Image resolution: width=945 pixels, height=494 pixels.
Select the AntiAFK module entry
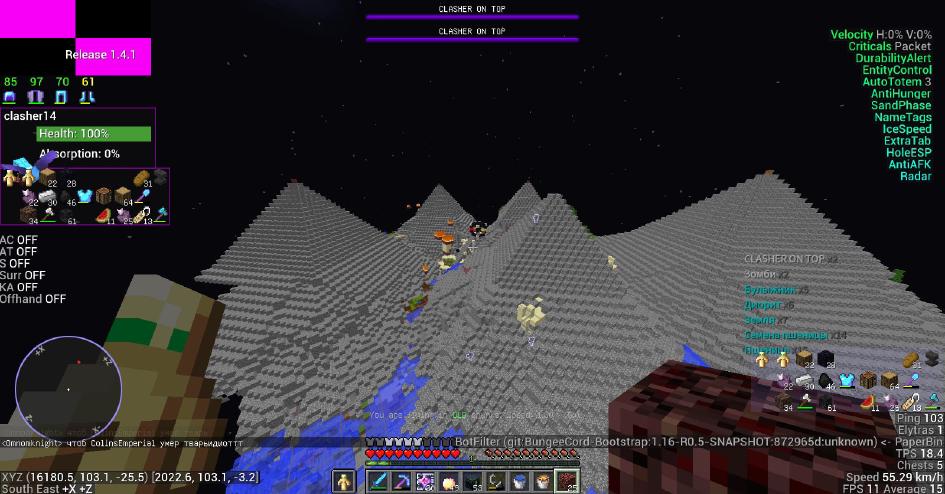pyautogui.click(x=909, y=165)
